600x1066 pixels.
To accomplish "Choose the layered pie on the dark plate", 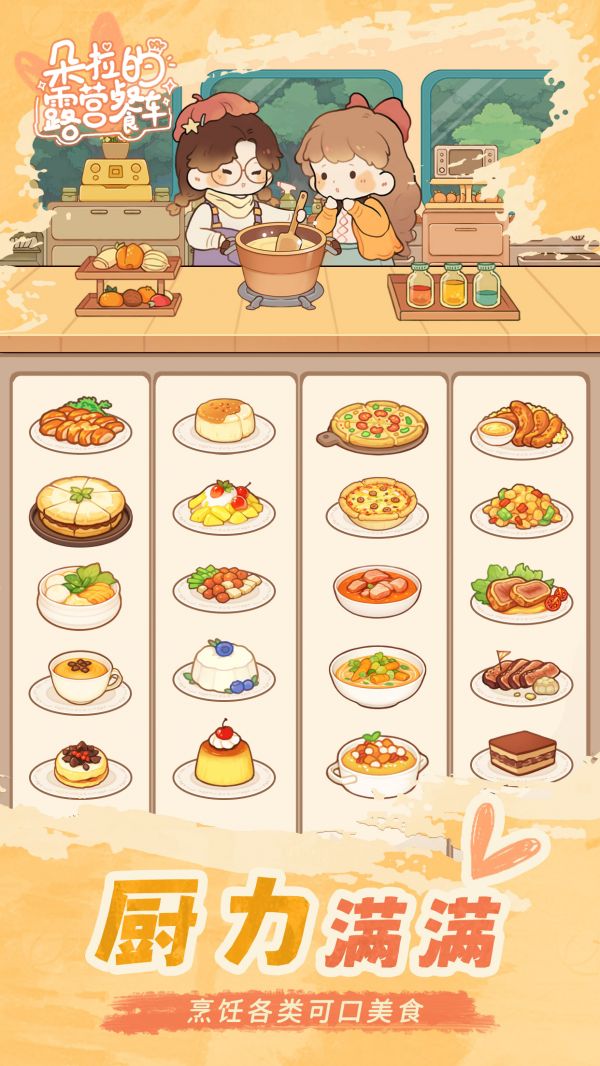I will click(80, 507).
